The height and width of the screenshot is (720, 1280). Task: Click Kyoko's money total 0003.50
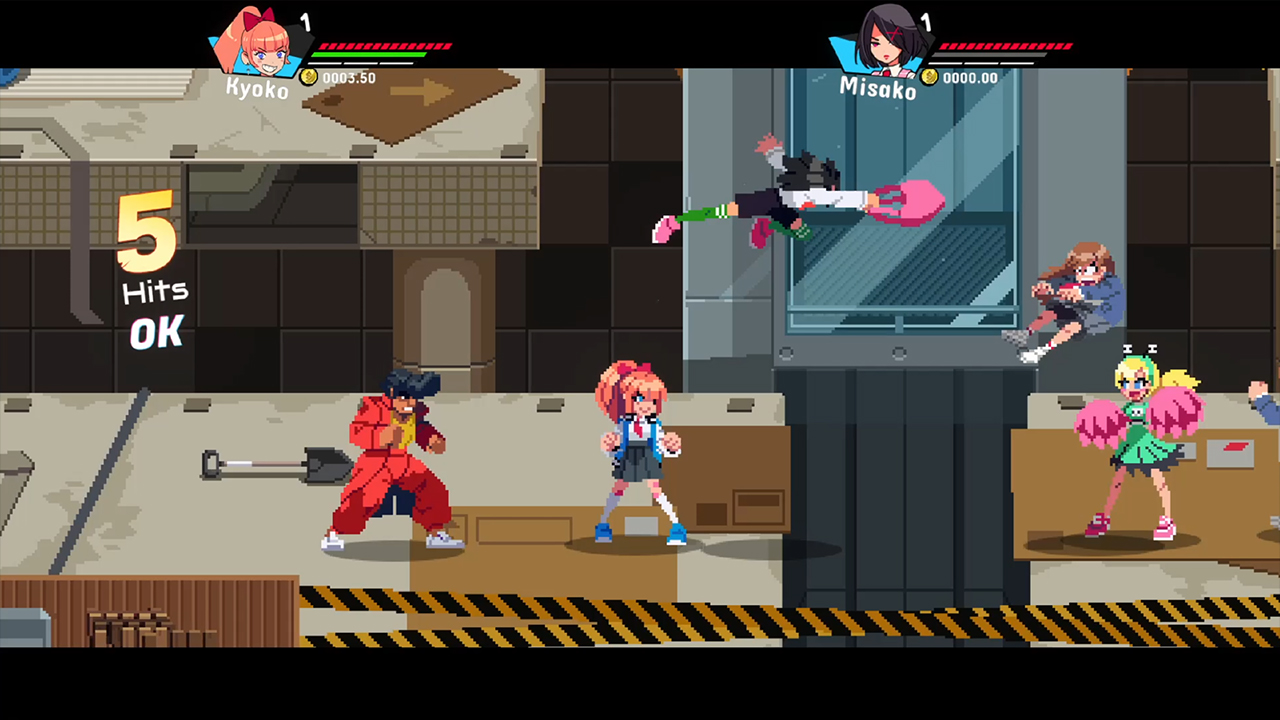coord(348,78)
